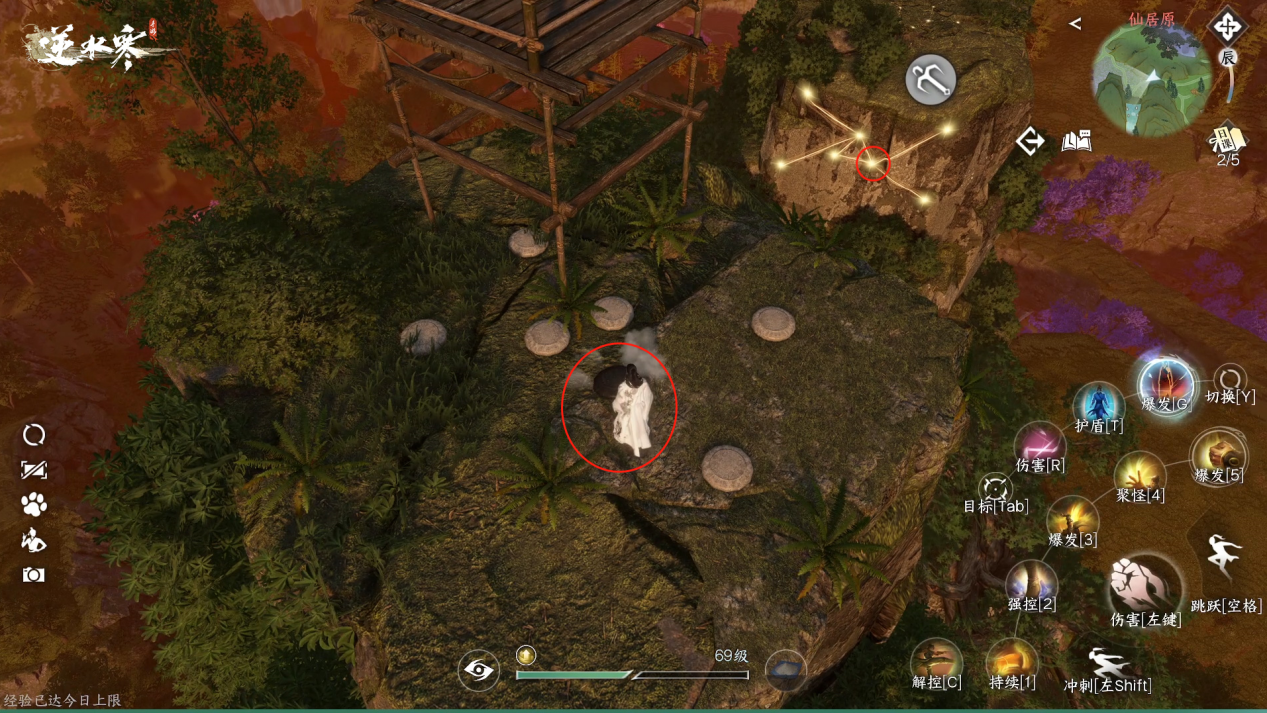The width and height of the screenshot is (1267, 713).
Task: Use the 护盾 shield skill
Action: pyautogui.click(x=1098, y=406)
